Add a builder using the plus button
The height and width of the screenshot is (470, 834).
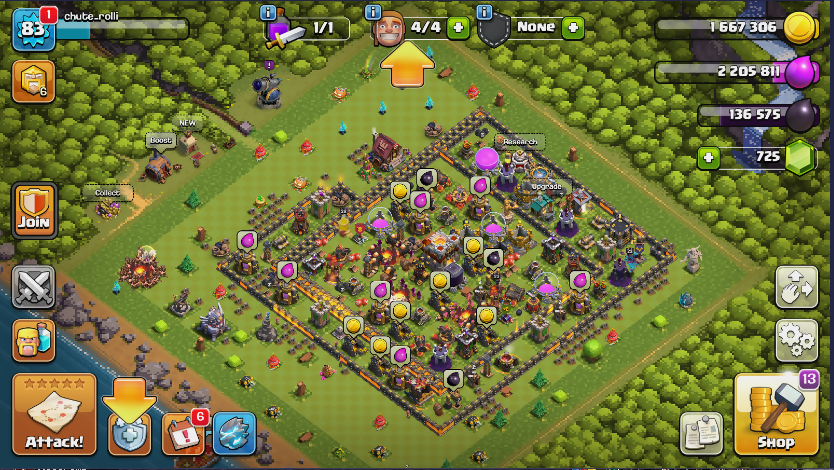458,27
